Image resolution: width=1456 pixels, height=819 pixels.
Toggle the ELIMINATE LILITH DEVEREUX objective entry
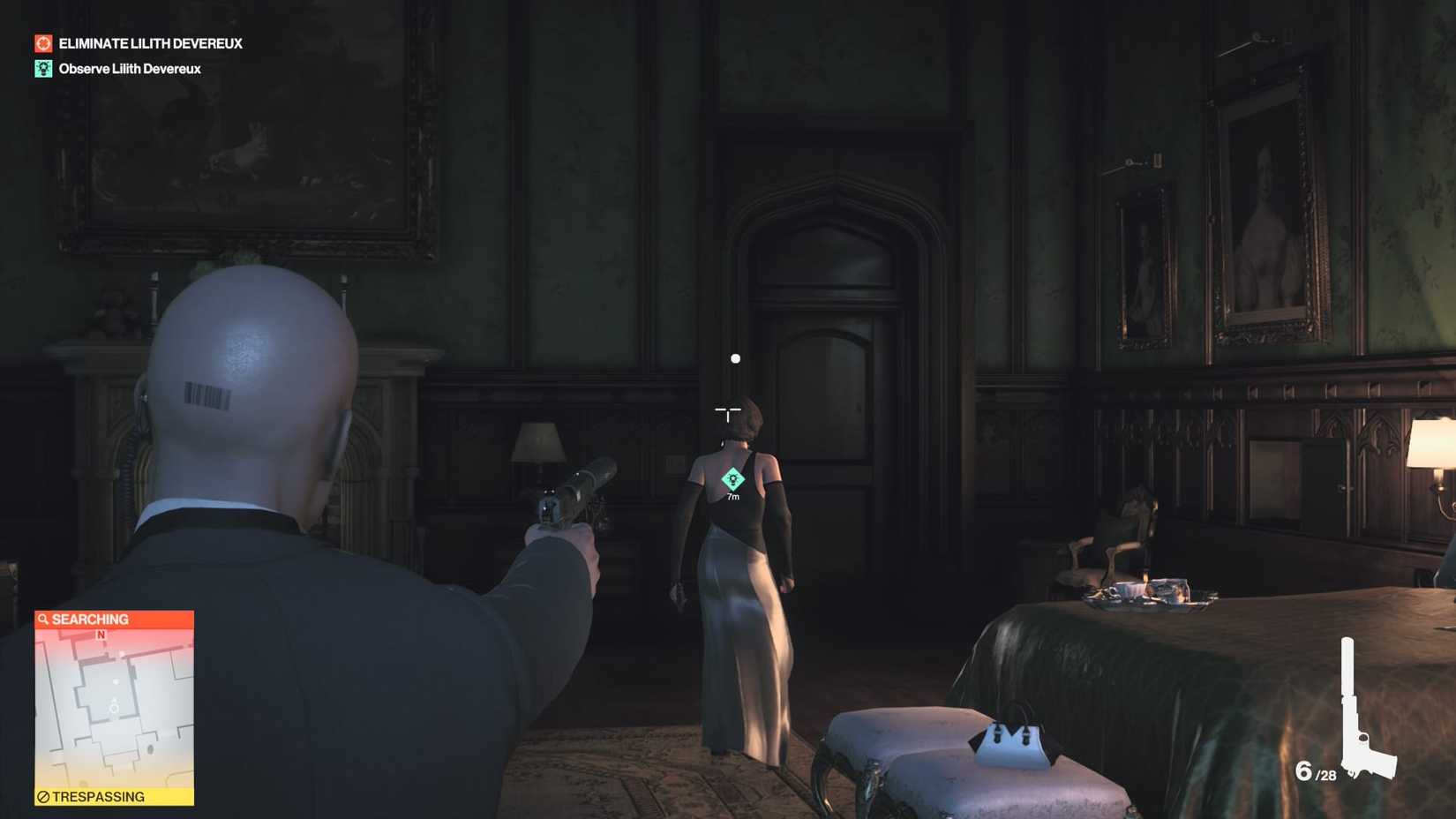click(x=150, y=42)
